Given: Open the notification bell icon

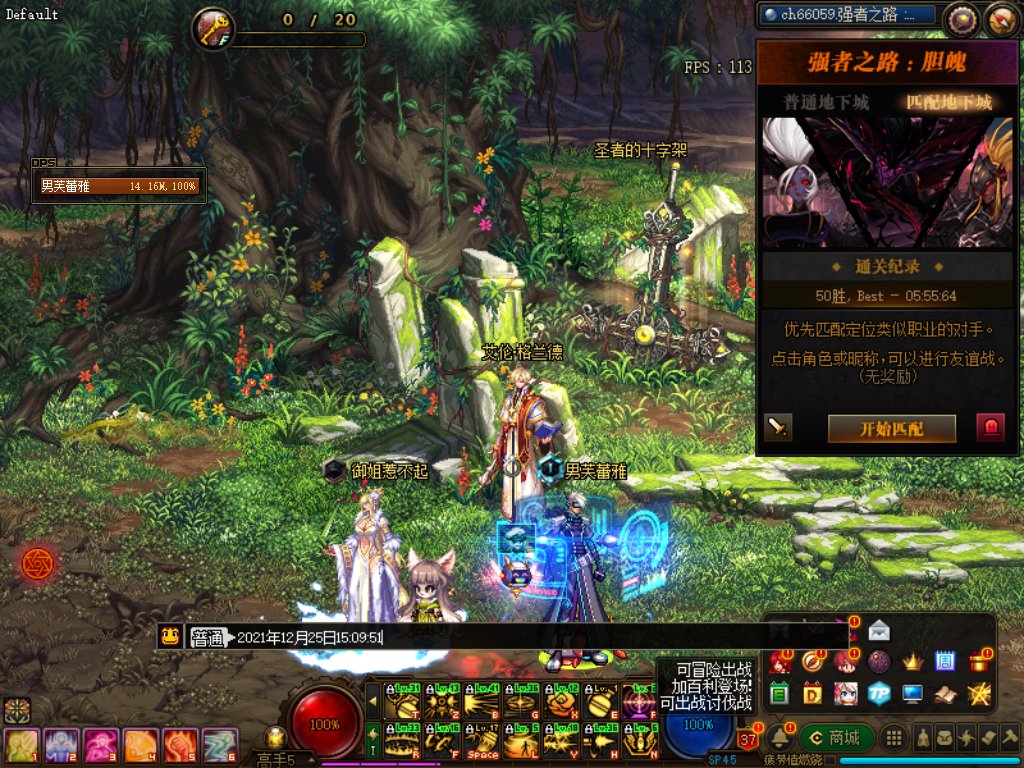Looking at the screenshot, I should pyautogui.click(x=781, y=738).
